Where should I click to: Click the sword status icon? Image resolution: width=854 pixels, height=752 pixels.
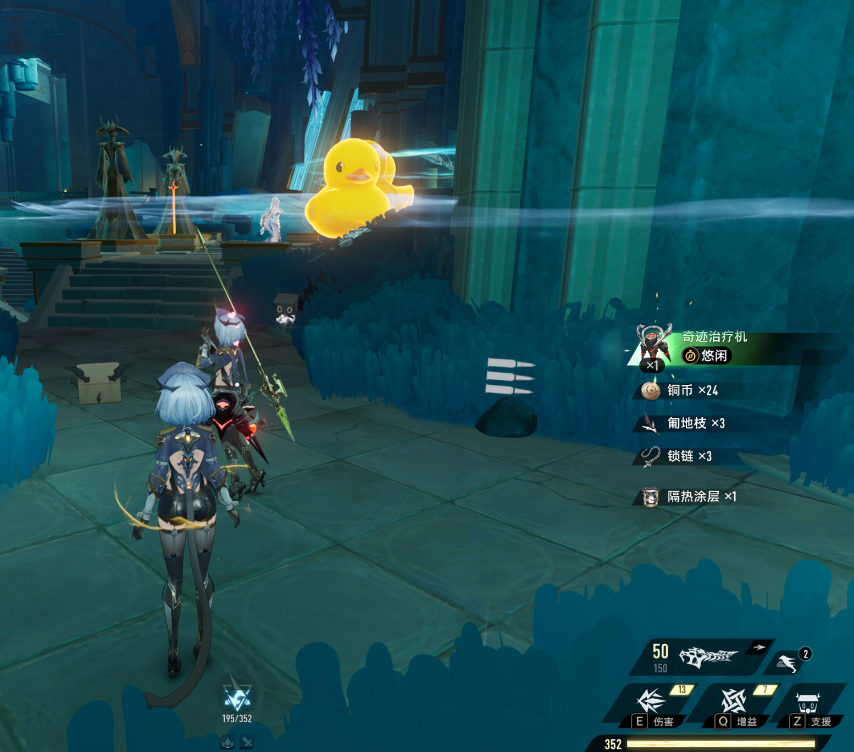point(246,741)
